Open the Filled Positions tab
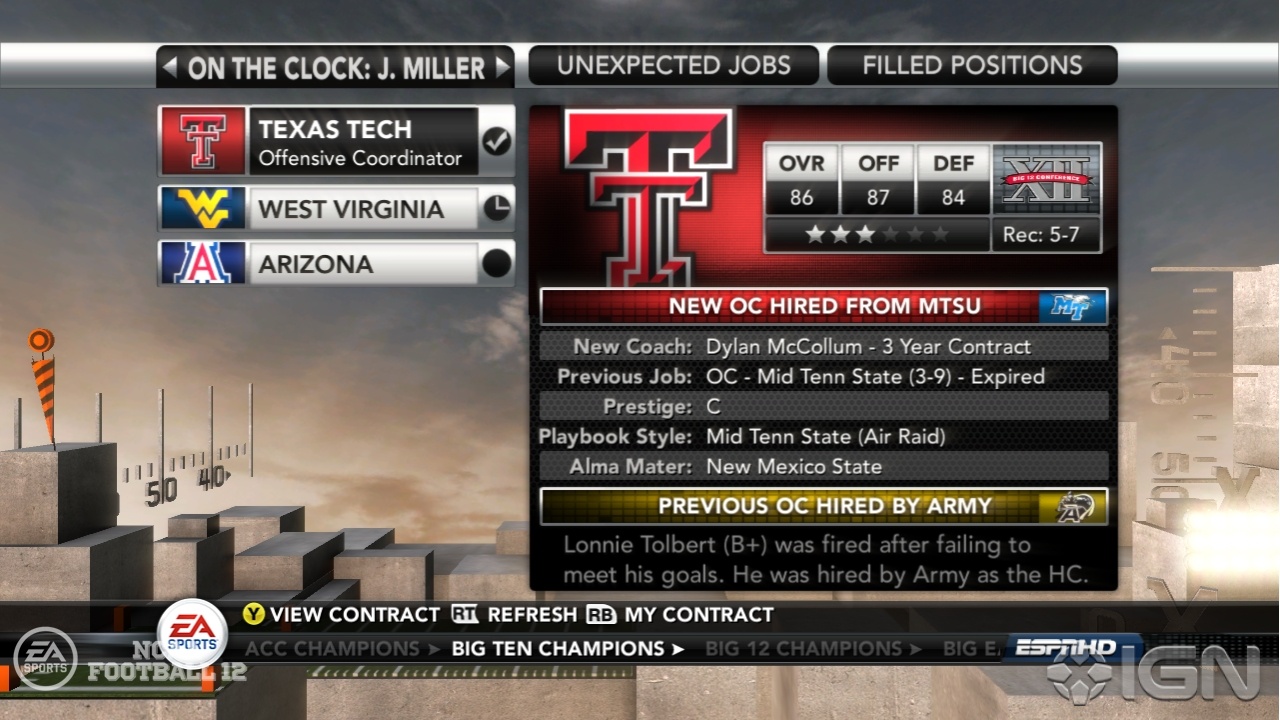The width and height of the screenshot is (1280, 720). pyautogui.click(x=972, y=66)
